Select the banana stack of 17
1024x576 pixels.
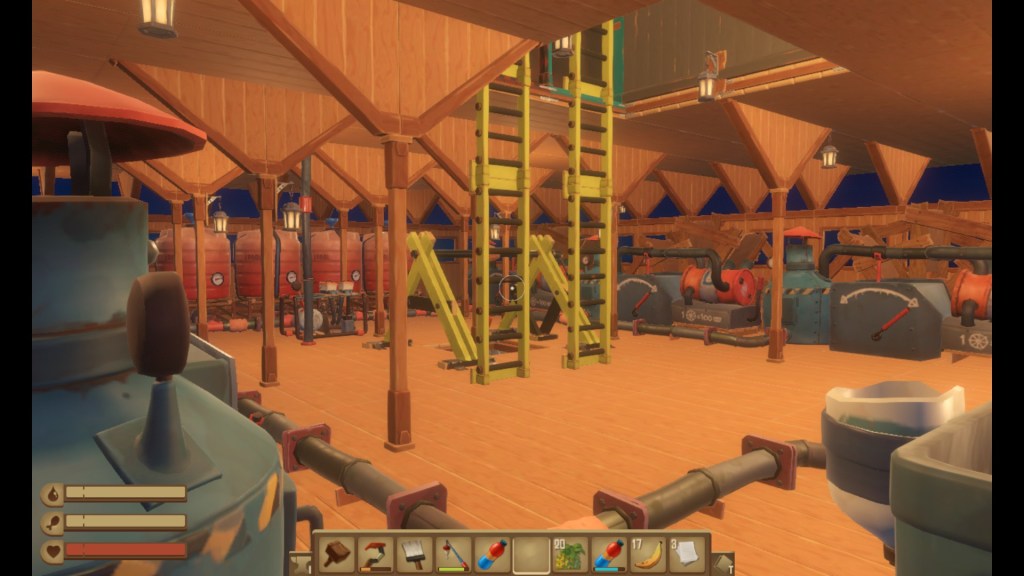pyautogui.click(x=648, y=553)
